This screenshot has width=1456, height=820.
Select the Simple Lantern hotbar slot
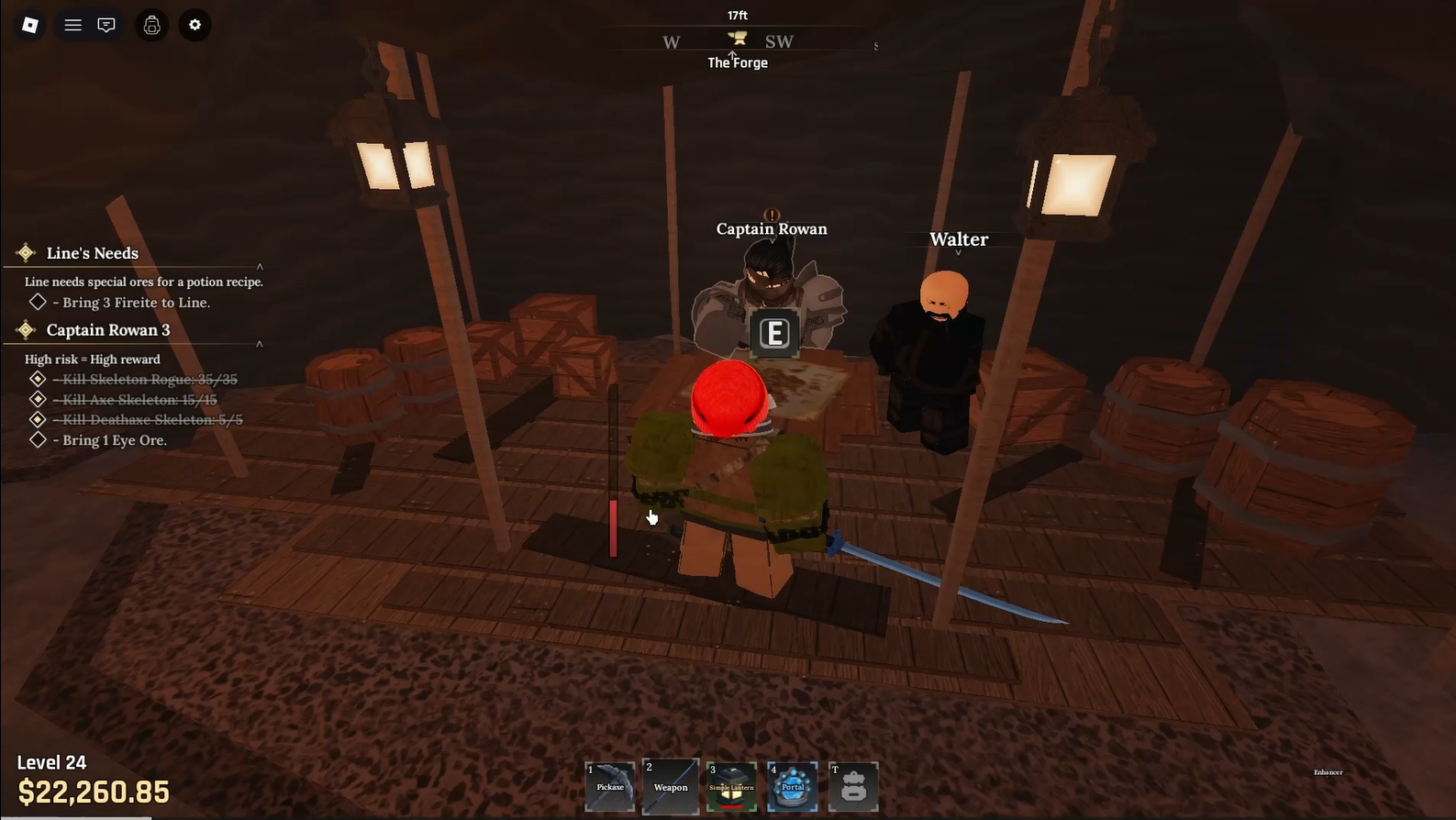point(731,786)
